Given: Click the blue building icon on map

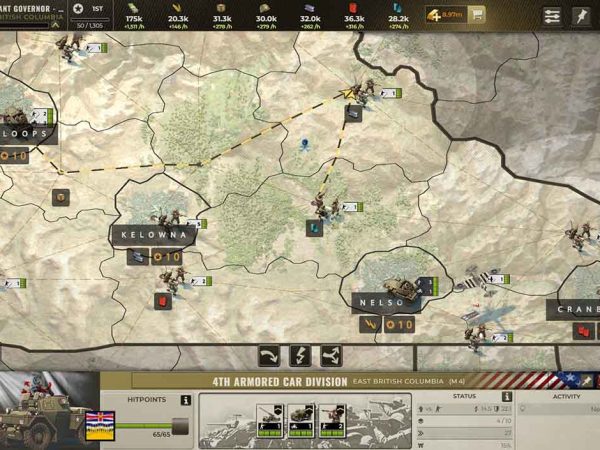Looking at the screenshot, I should [x=314, y=228].
